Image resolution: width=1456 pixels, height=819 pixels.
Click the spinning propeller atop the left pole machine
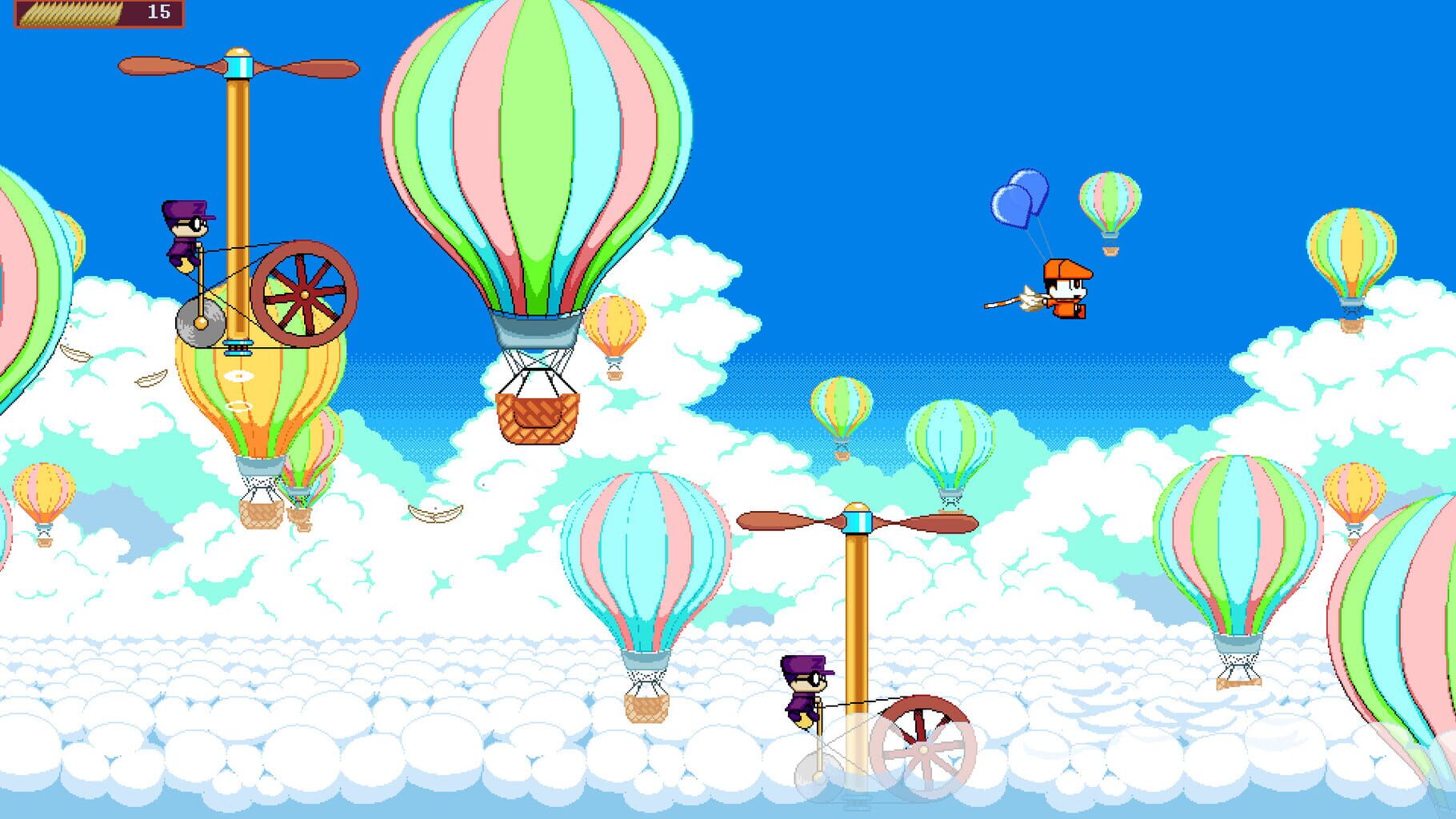[x=238, y=66]
